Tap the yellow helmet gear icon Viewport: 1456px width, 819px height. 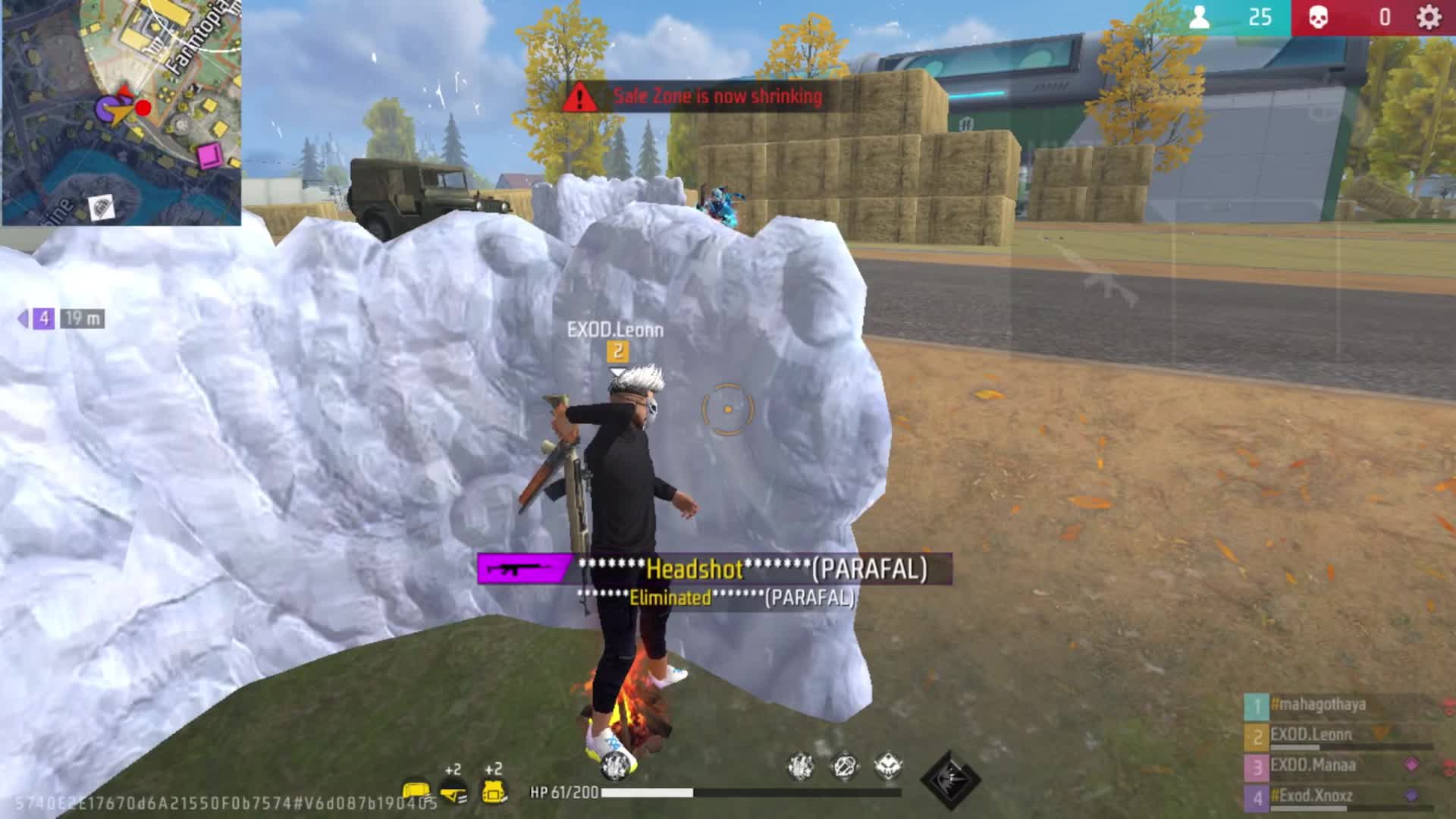tap(453, 792)
